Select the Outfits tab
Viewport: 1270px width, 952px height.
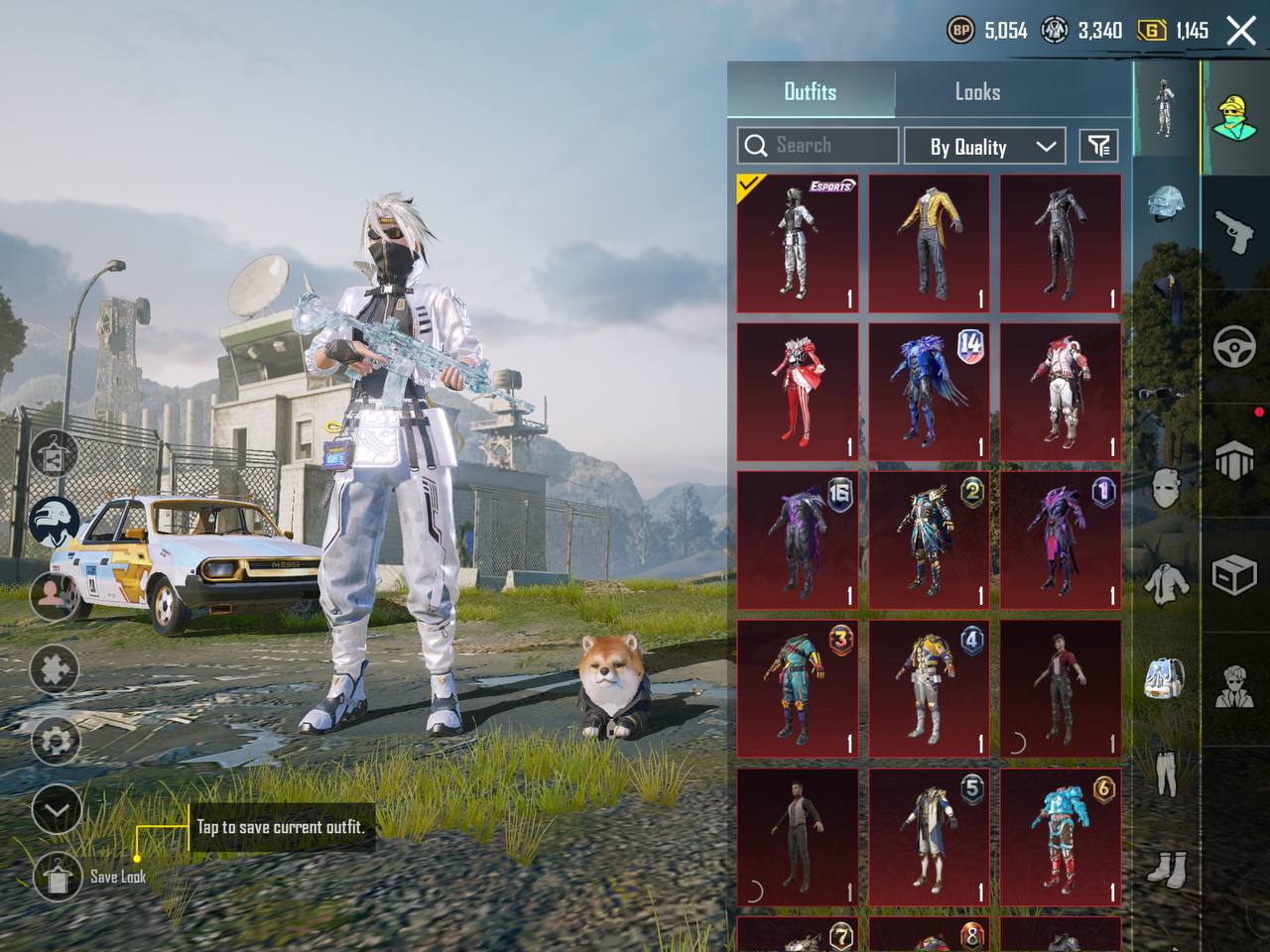[x=811, y=92]
